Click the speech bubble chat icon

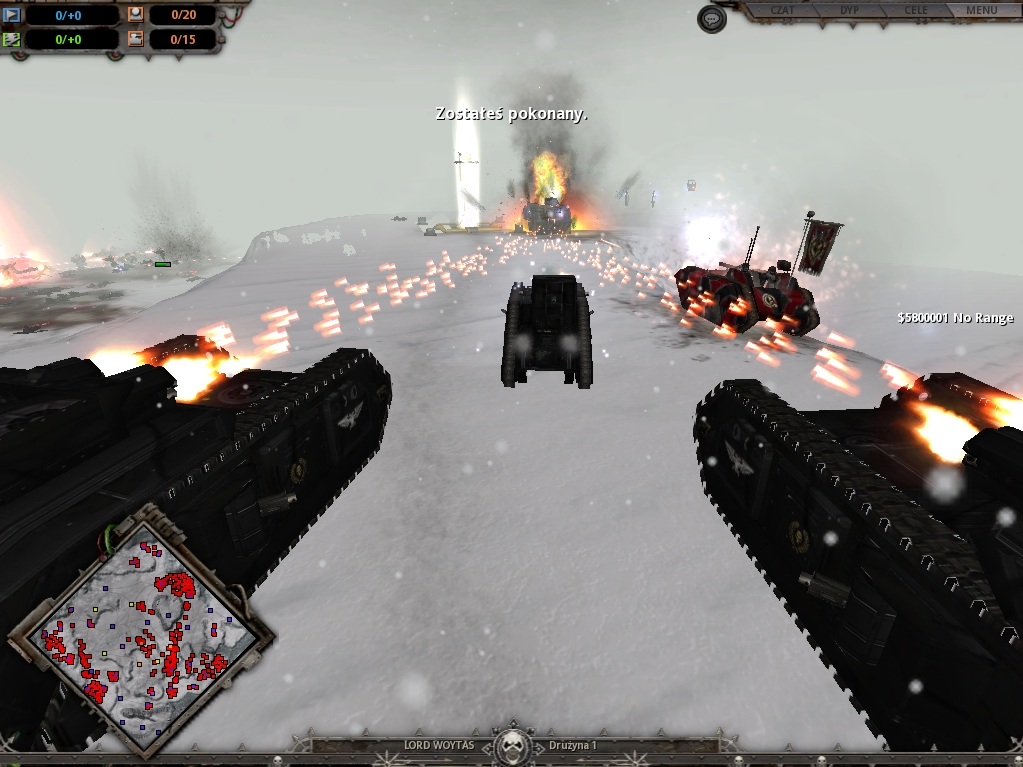pyautogui.click(x=711, y=19)
